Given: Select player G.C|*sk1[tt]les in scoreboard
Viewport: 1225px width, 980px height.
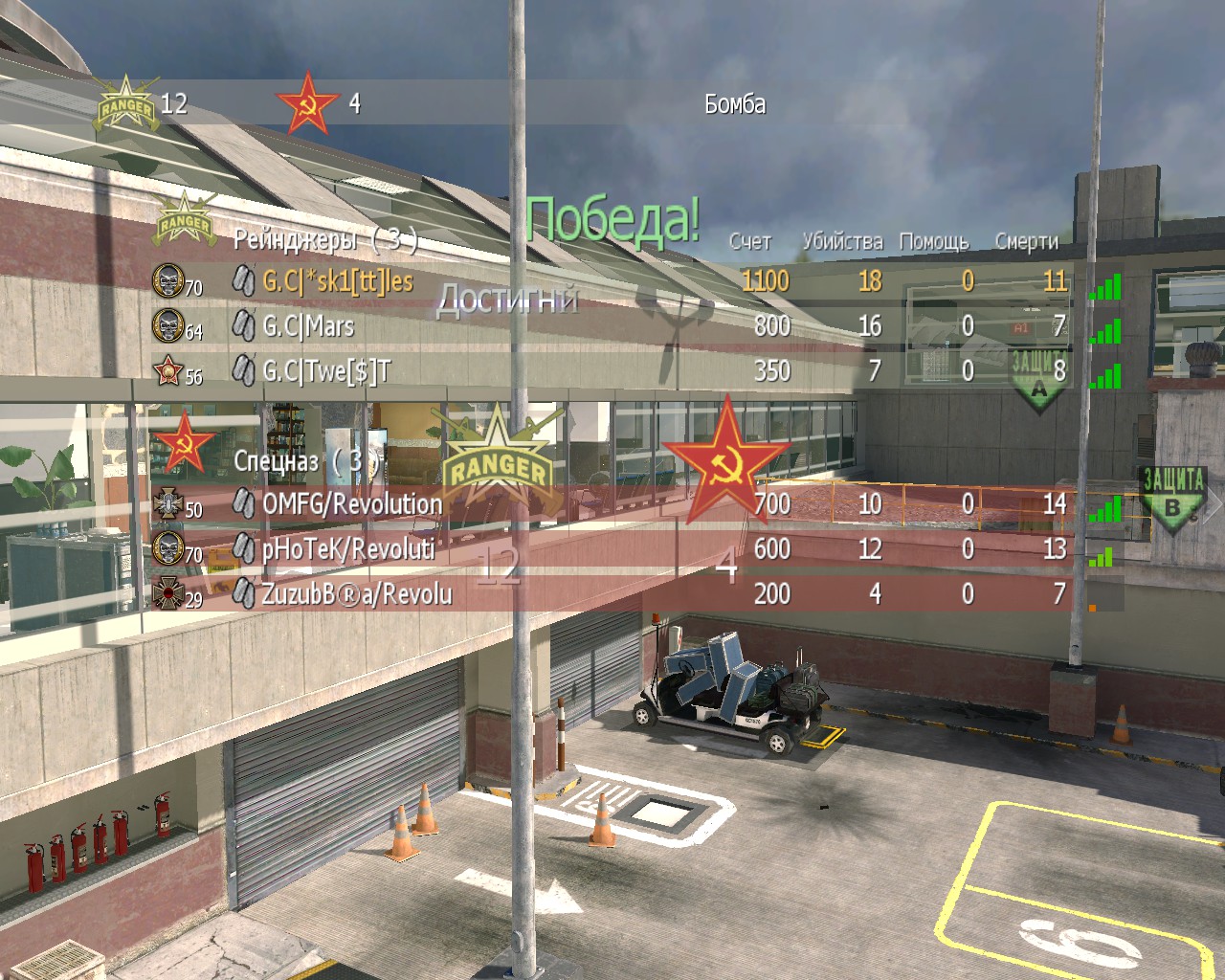Looking at the screenshot, I should coord(337,280).
